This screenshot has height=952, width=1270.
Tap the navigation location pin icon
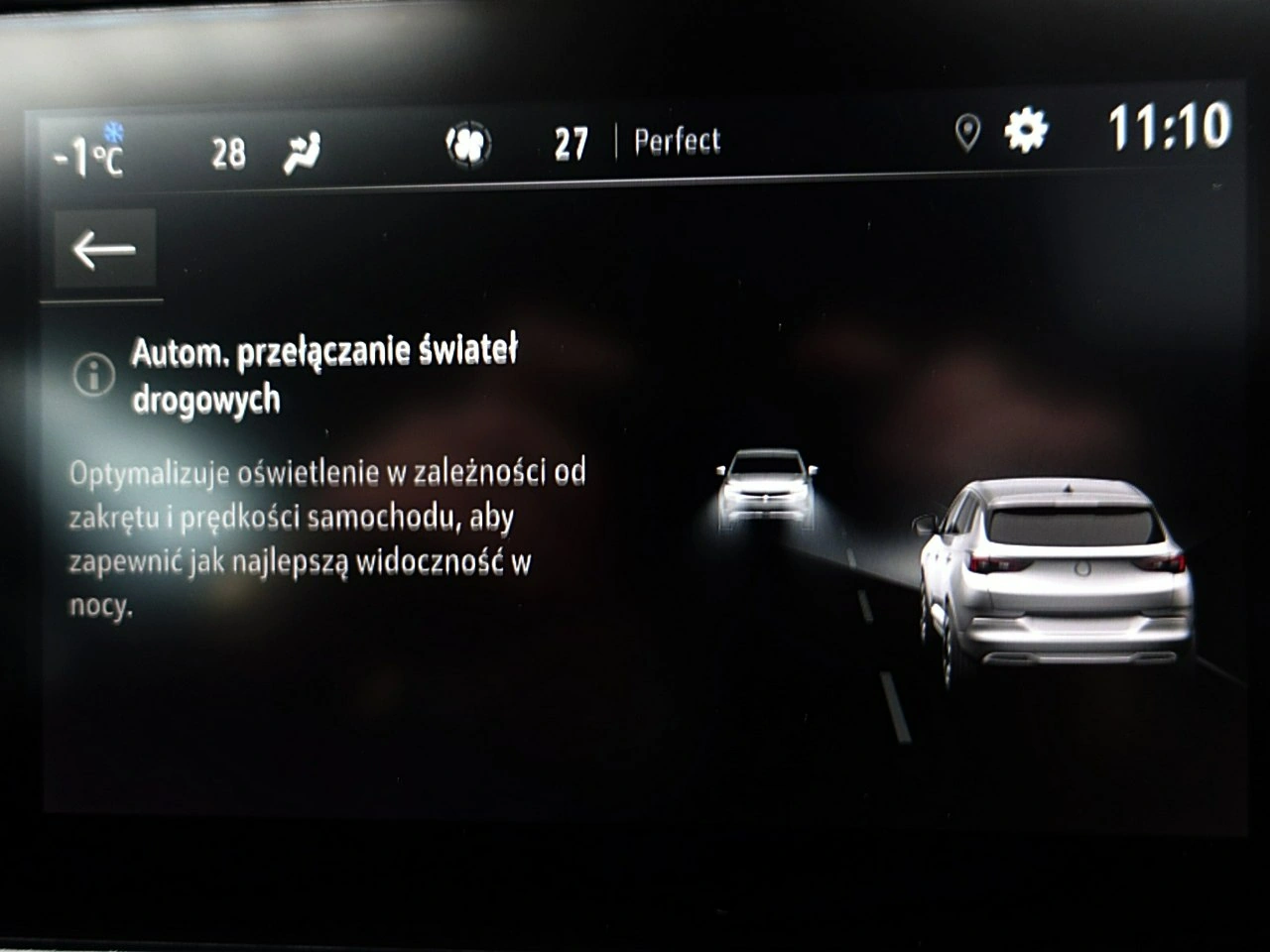(967, 132)
